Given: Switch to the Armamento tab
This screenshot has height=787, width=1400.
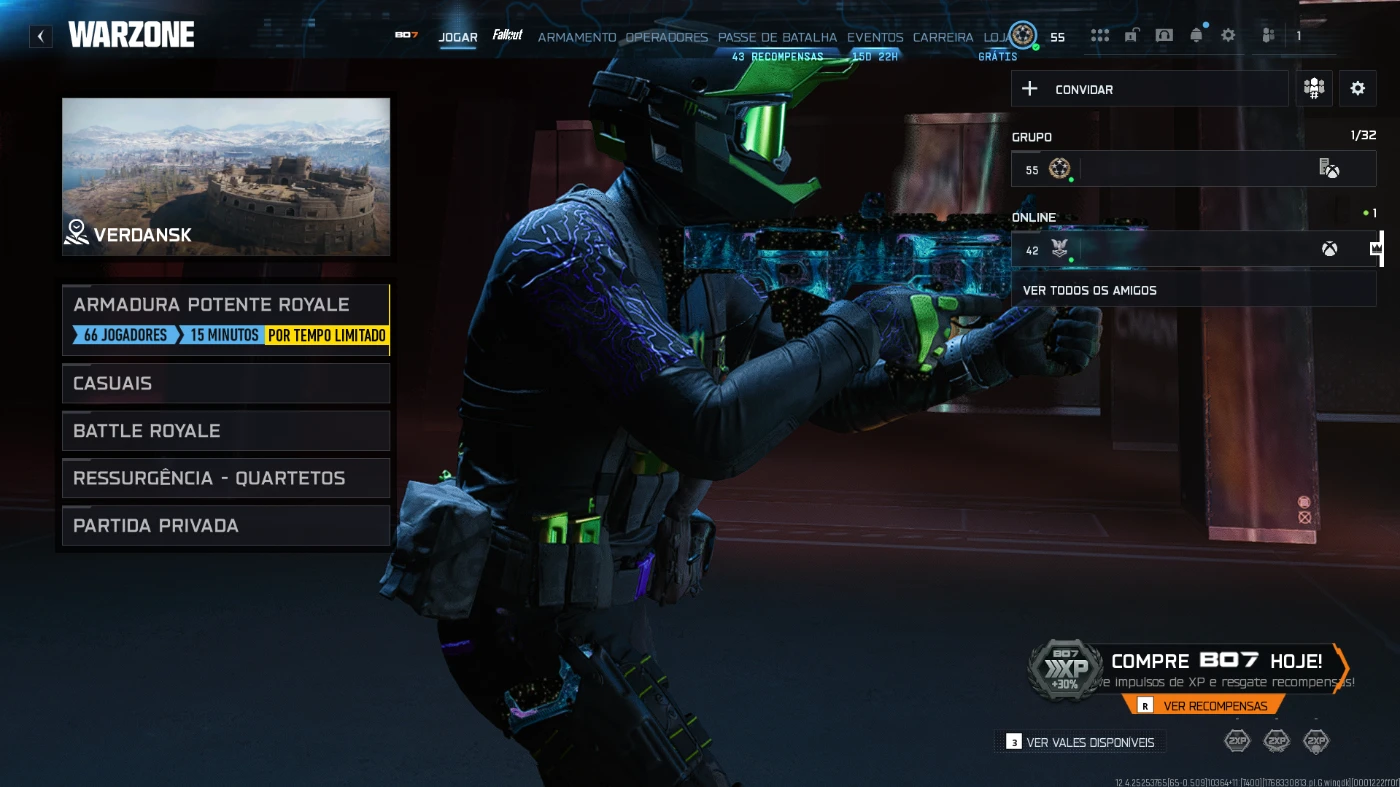Looking at the screenshot, I should (x=577, y=37).
